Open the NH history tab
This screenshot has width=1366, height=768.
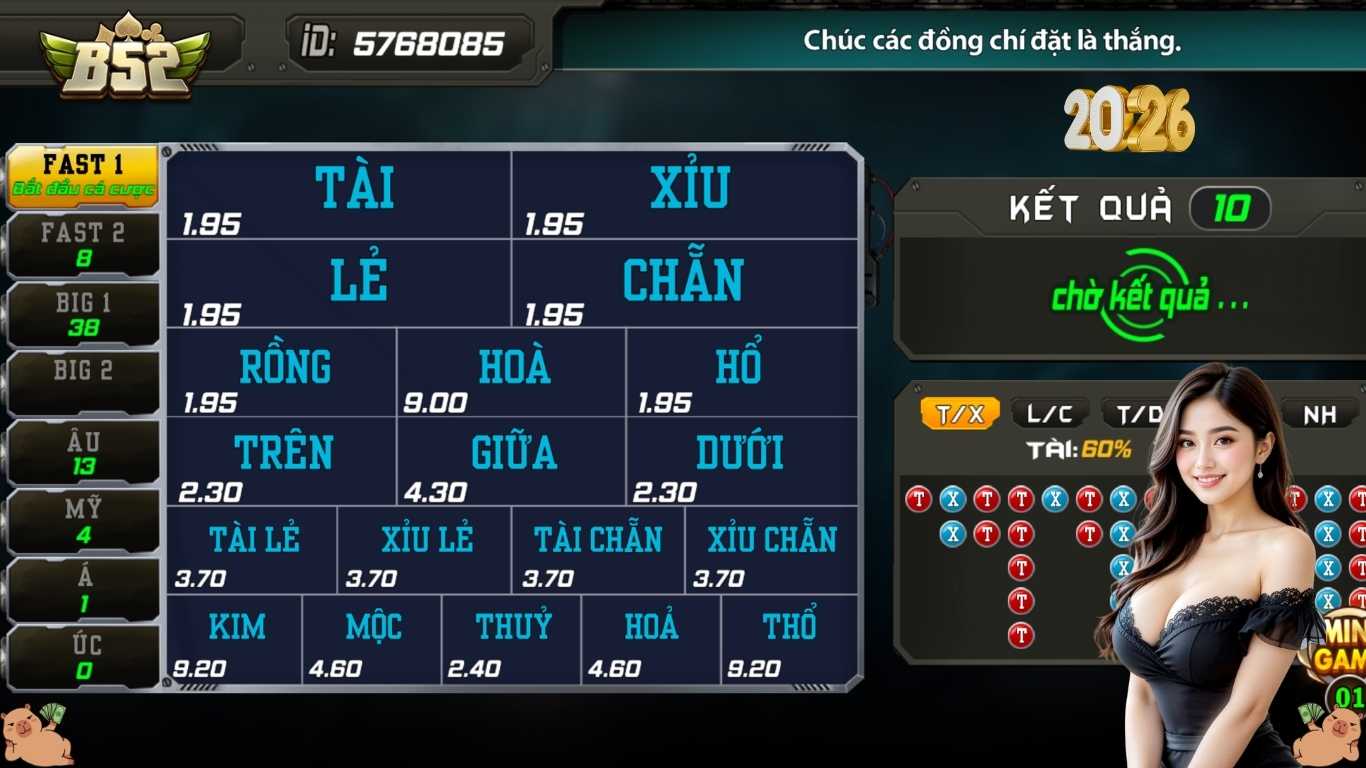click(1322, 412)
